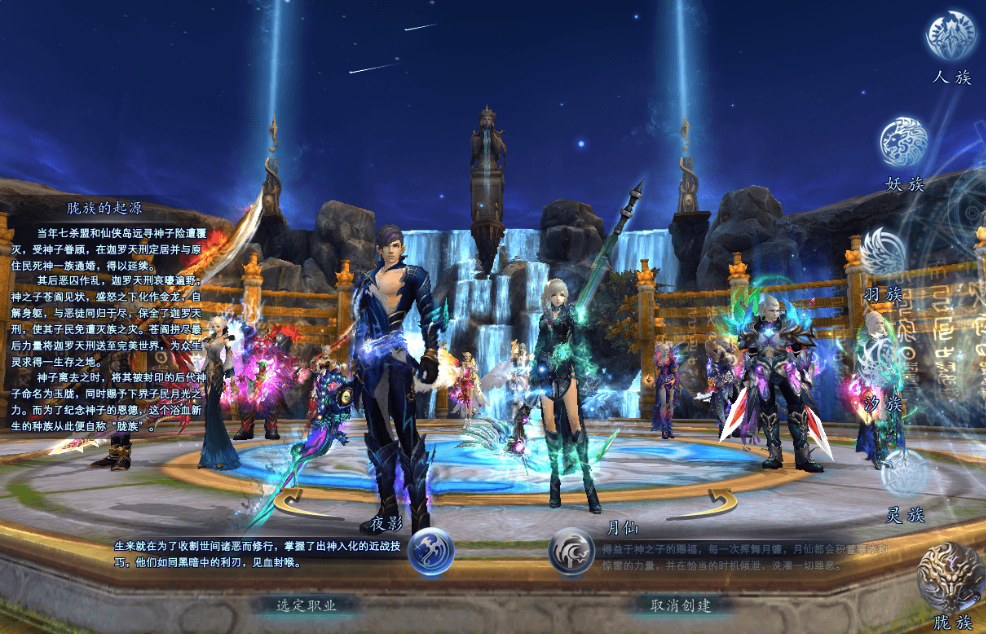This screenshot has height=634, width=986.
Task: Cancel creation via 取消创建 button
Action: [679, 605]
